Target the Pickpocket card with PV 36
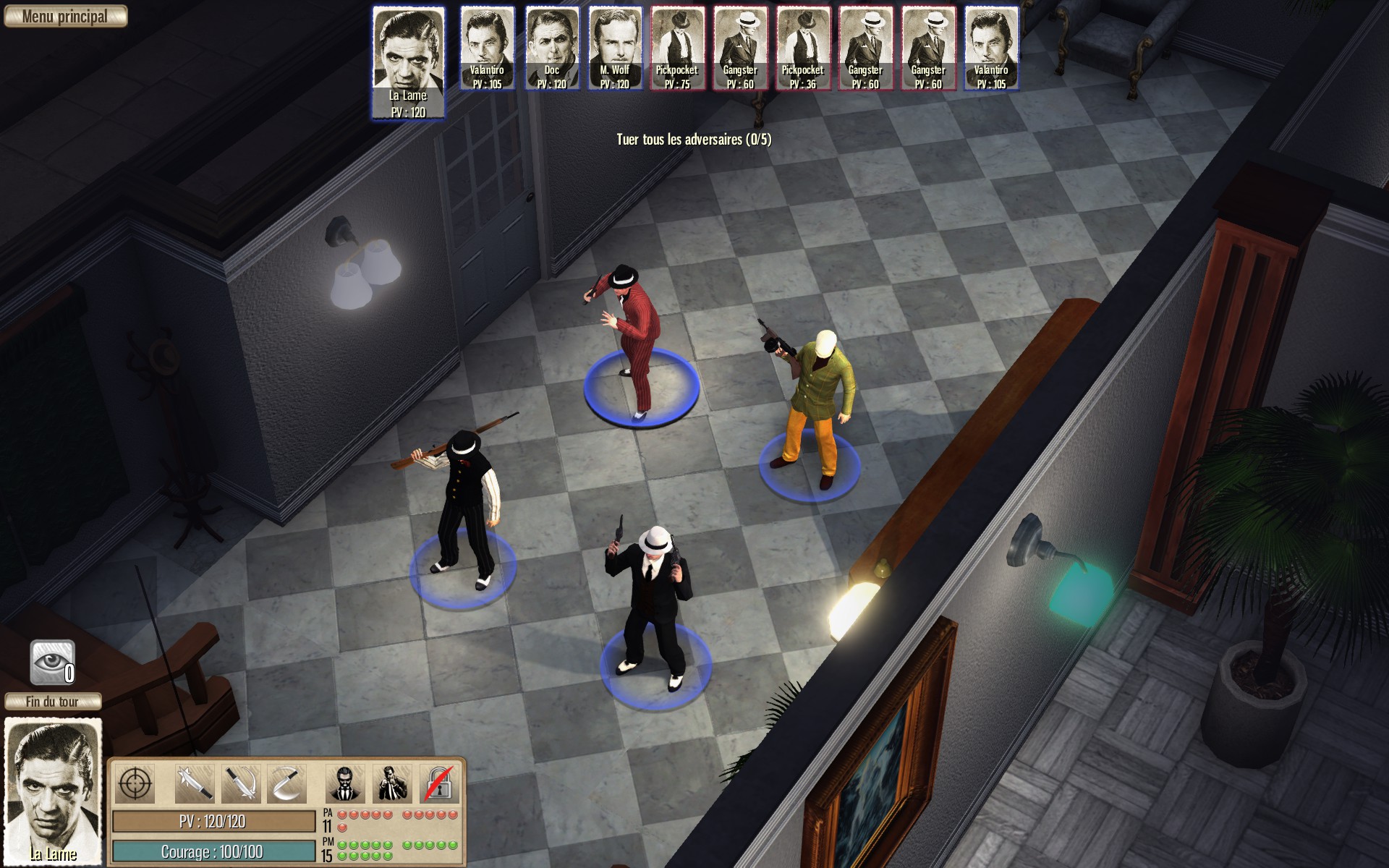The height and width of the screenshot is (868, 1389). tap(802, 48)
